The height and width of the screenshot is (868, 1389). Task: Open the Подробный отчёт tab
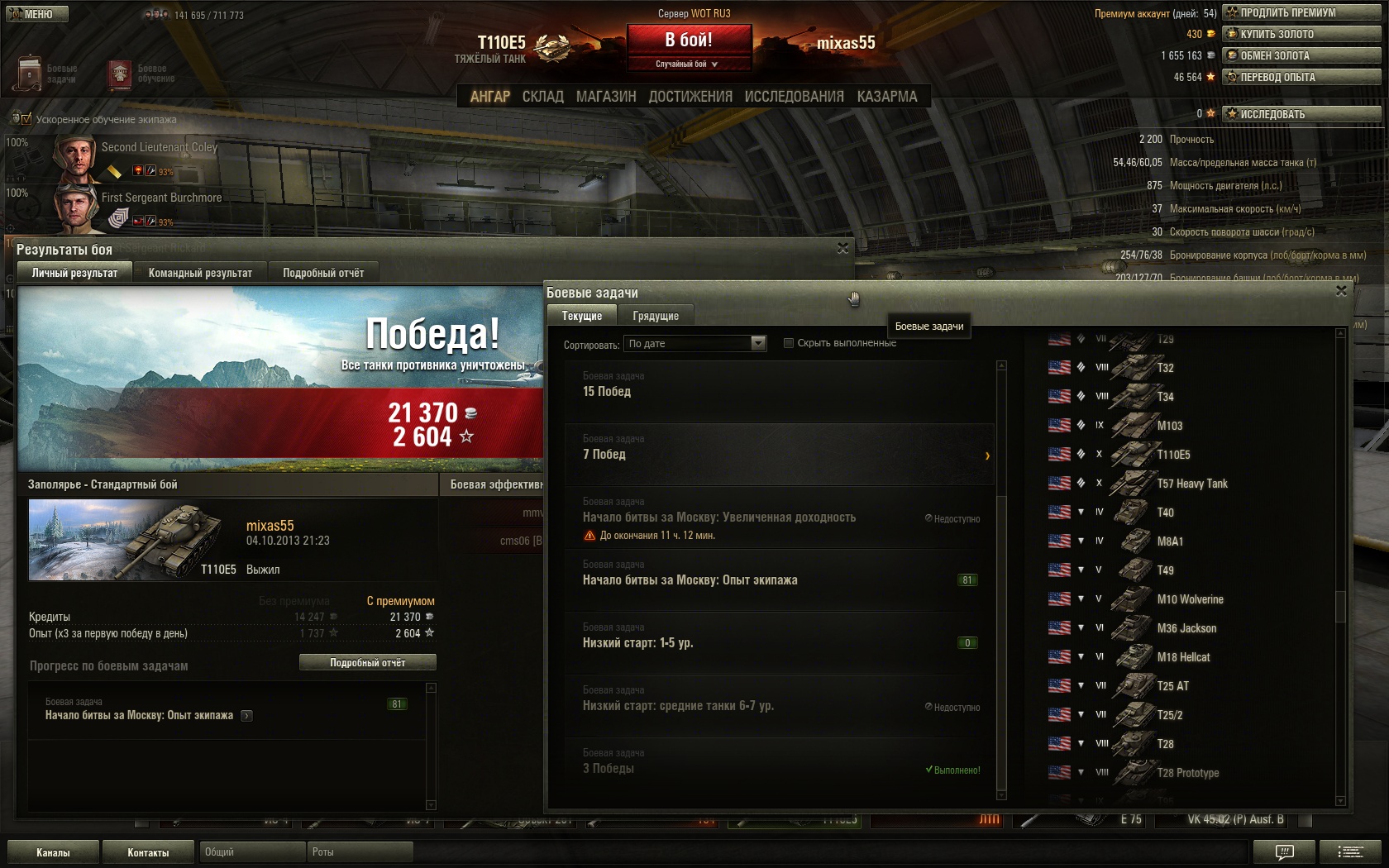(x=323, y=273)
